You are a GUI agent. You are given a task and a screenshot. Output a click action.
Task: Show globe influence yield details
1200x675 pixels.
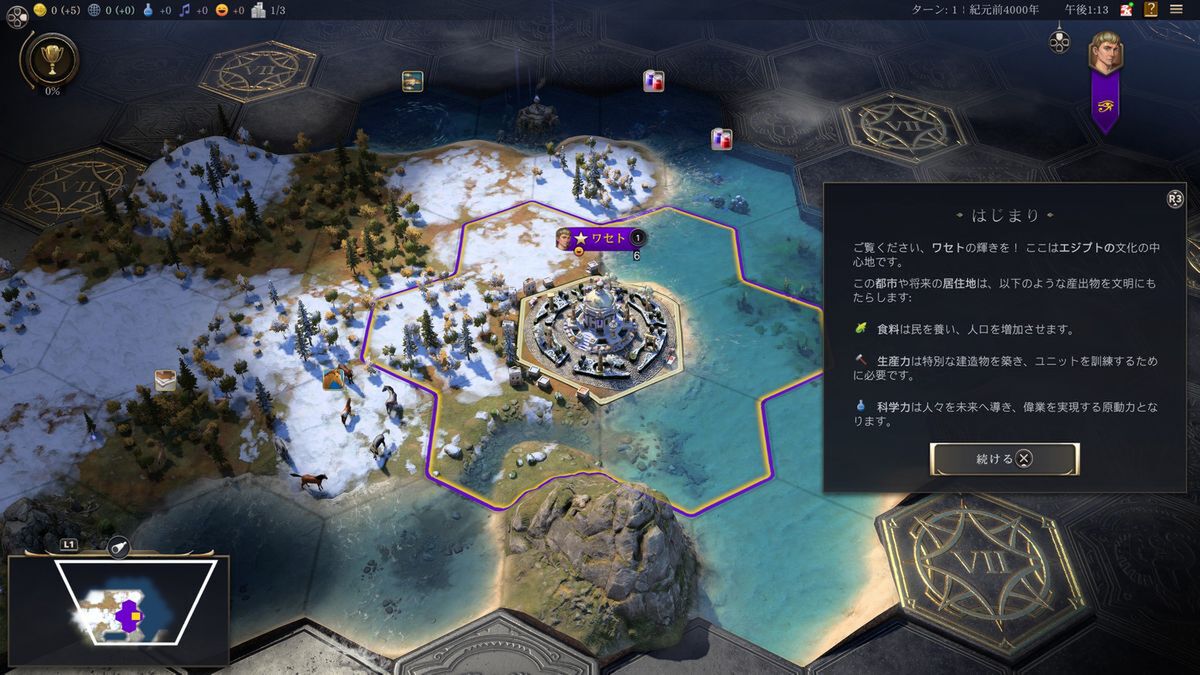click(94, 10)
